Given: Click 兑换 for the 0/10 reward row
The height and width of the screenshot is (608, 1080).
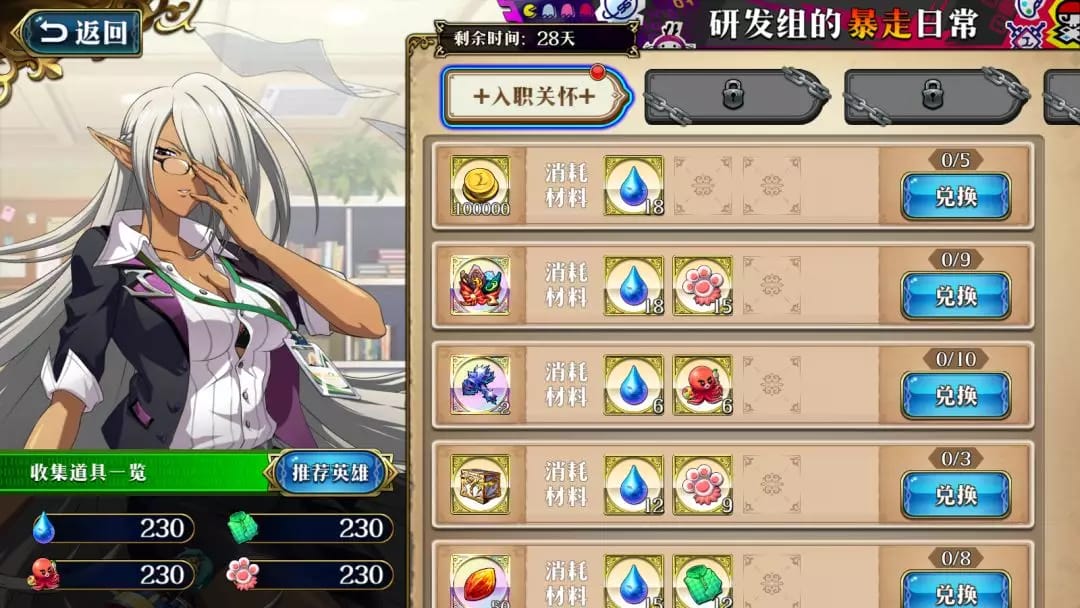Looking at the screenshot, I should coord(955,395).
